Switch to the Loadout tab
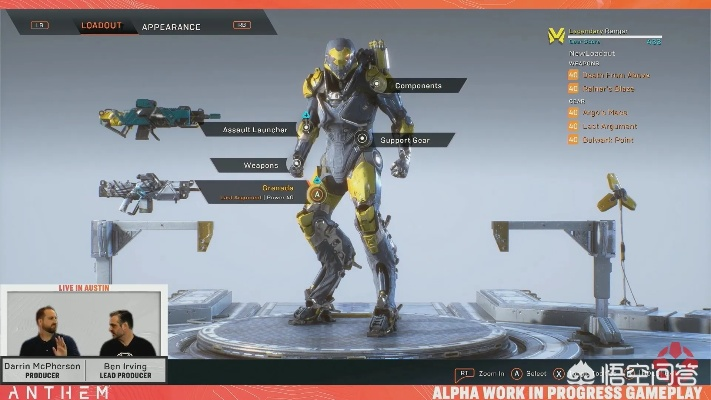 point(101,26)
